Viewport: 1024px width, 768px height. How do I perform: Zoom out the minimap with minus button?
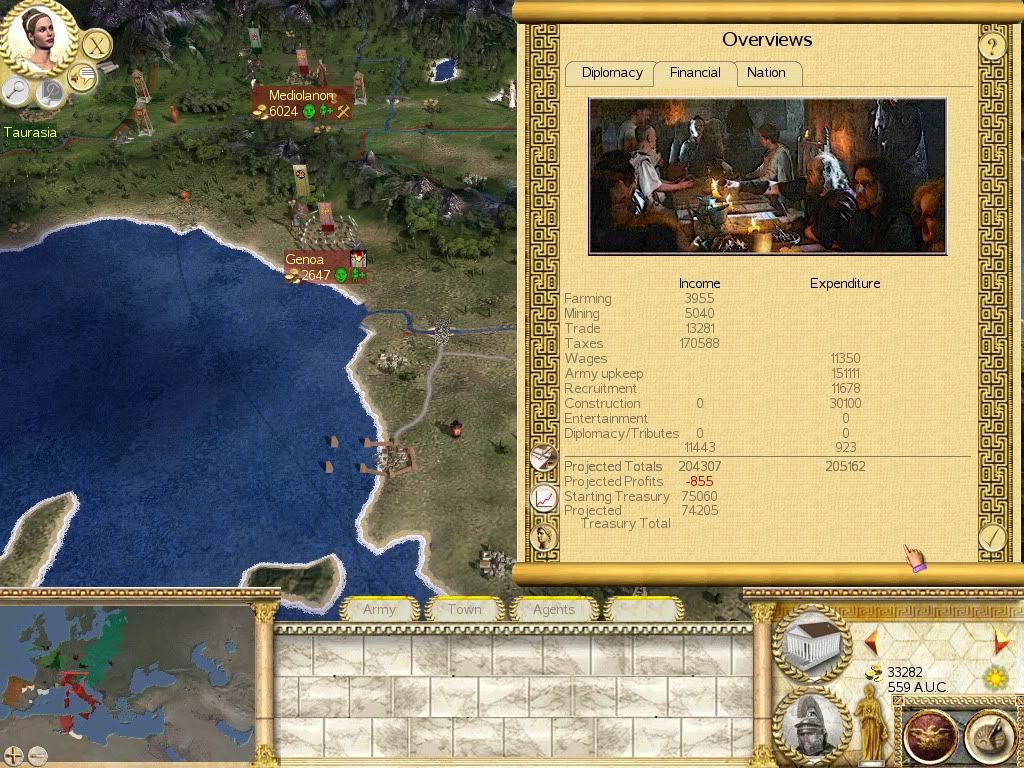coord(37,755)
